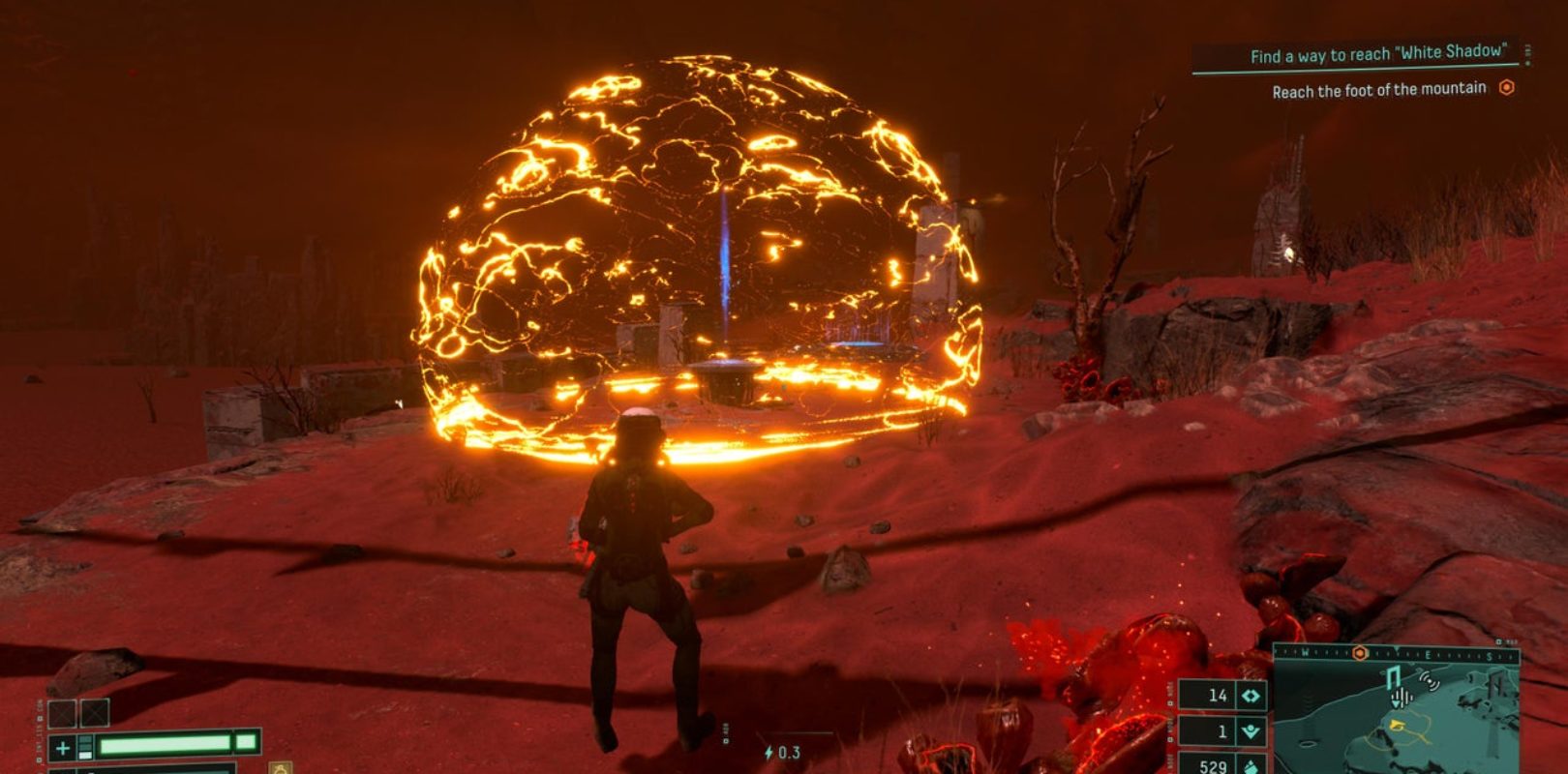Select the teal gate icon on the minimap
The image size is (1568, 774).
pyautogui.click(x=1392, y=675)
